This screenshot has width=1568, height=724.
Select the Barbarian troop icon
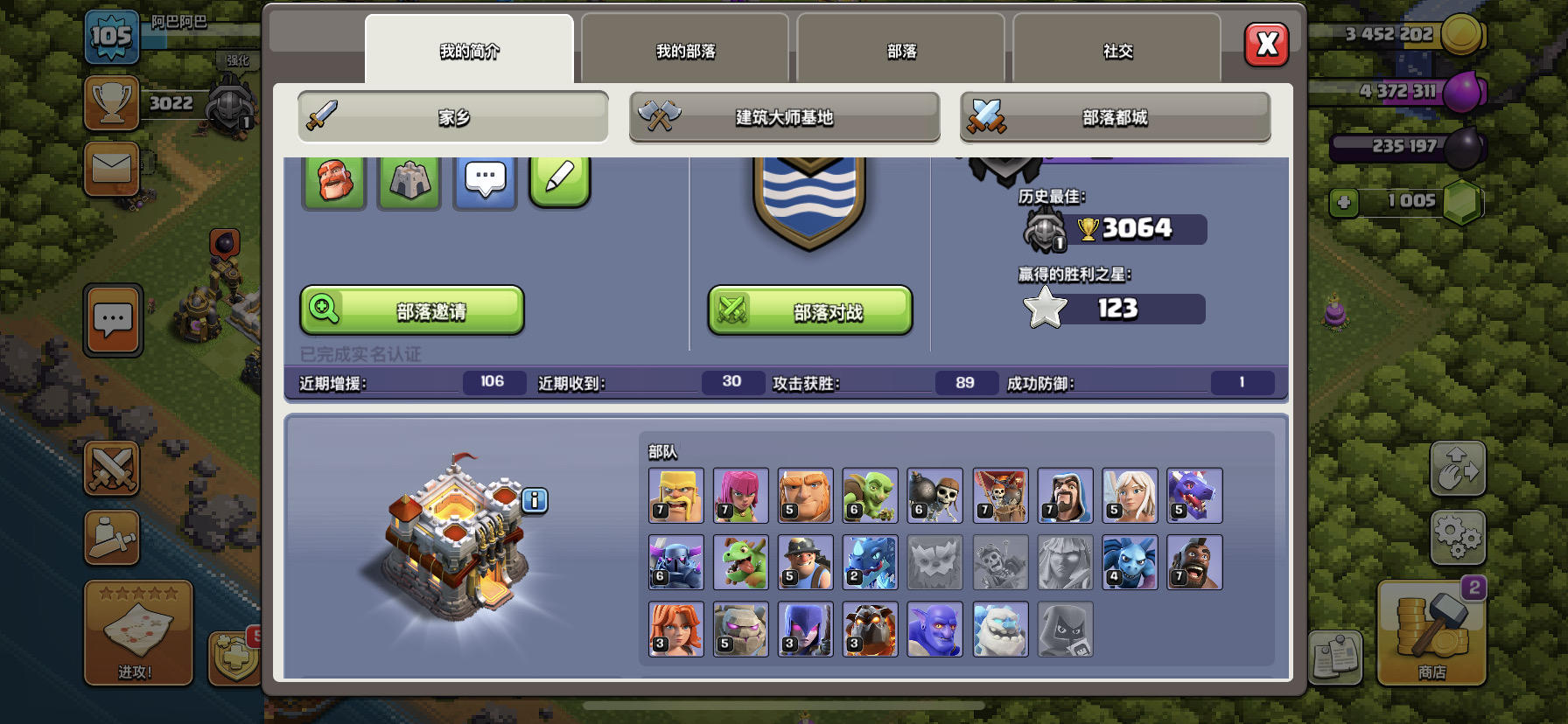coord(675,495)
